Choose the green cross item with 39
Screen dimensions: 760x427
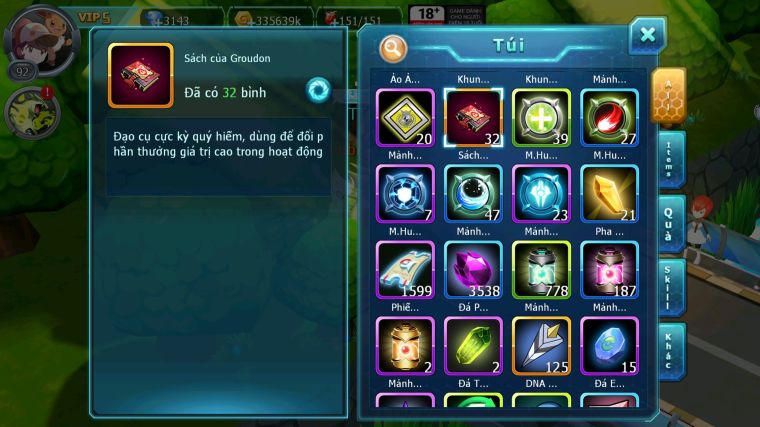point(541,118)
